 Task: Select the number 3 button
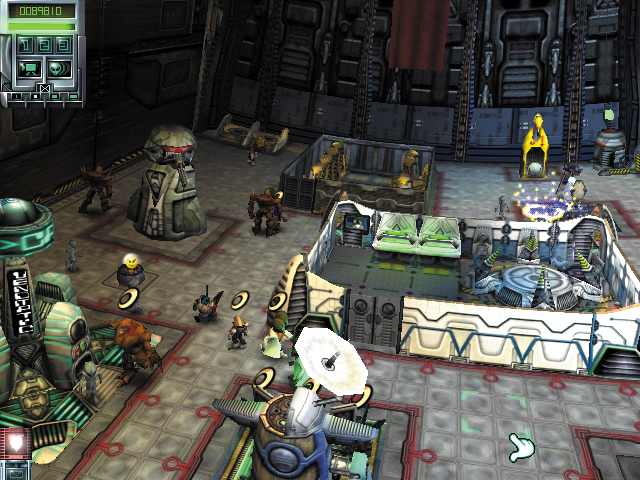click(x=62, y=45)
